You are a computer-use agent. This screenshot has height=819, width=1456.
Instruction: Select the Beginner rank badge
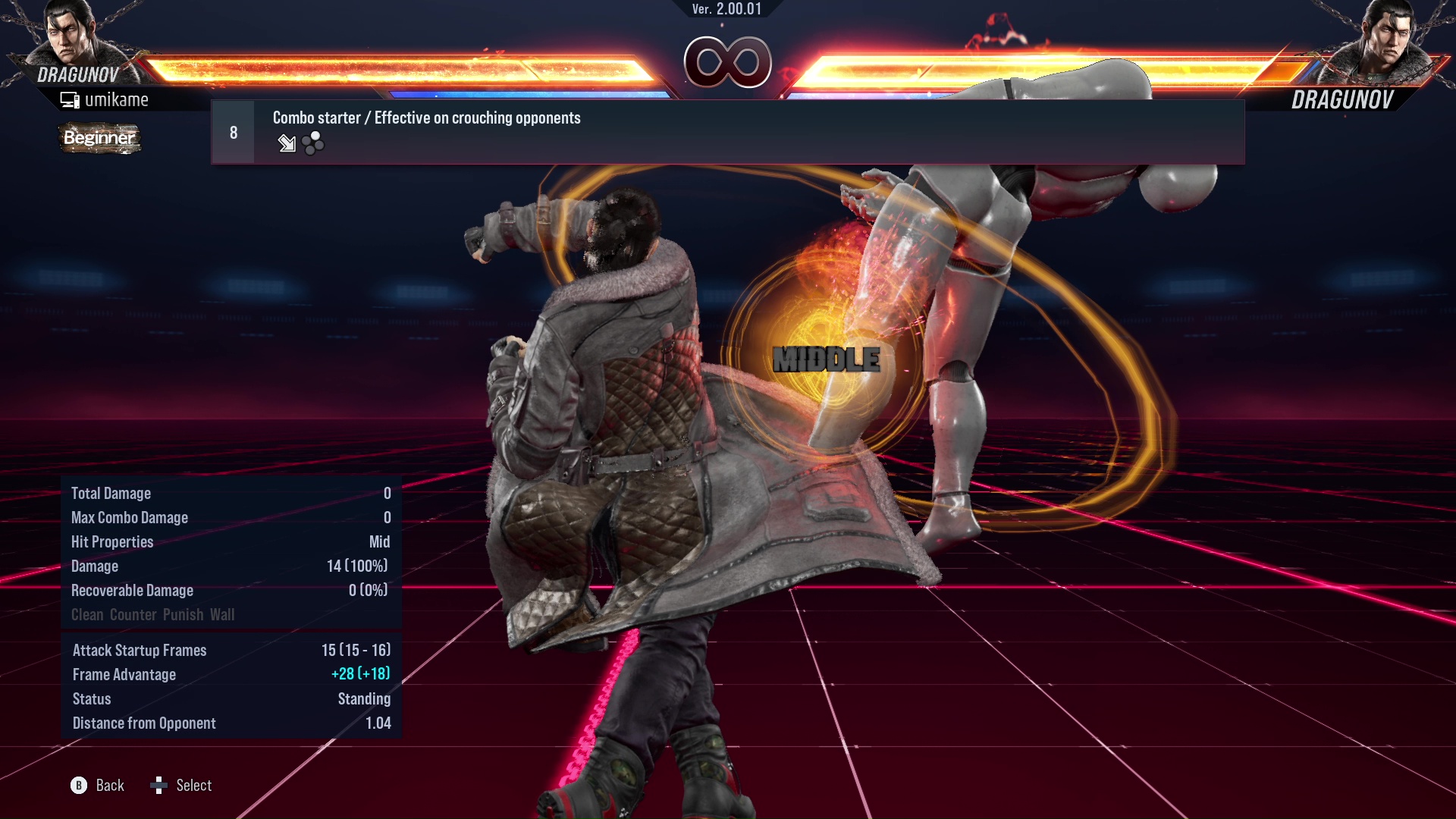point(99,139)
